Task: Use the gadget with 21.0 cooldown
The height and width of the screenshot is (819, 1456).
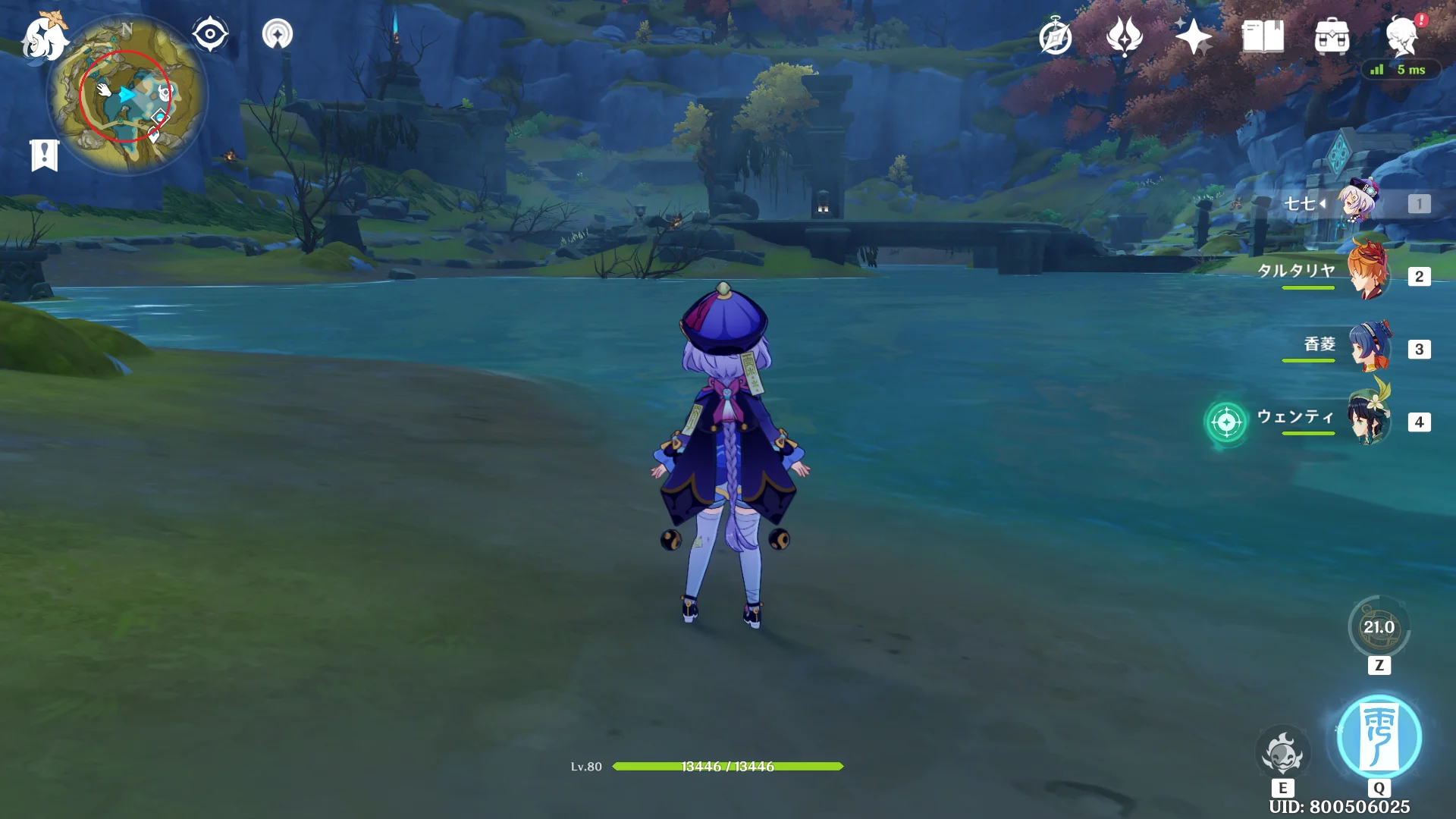Action: click(x=1379, y=628)
